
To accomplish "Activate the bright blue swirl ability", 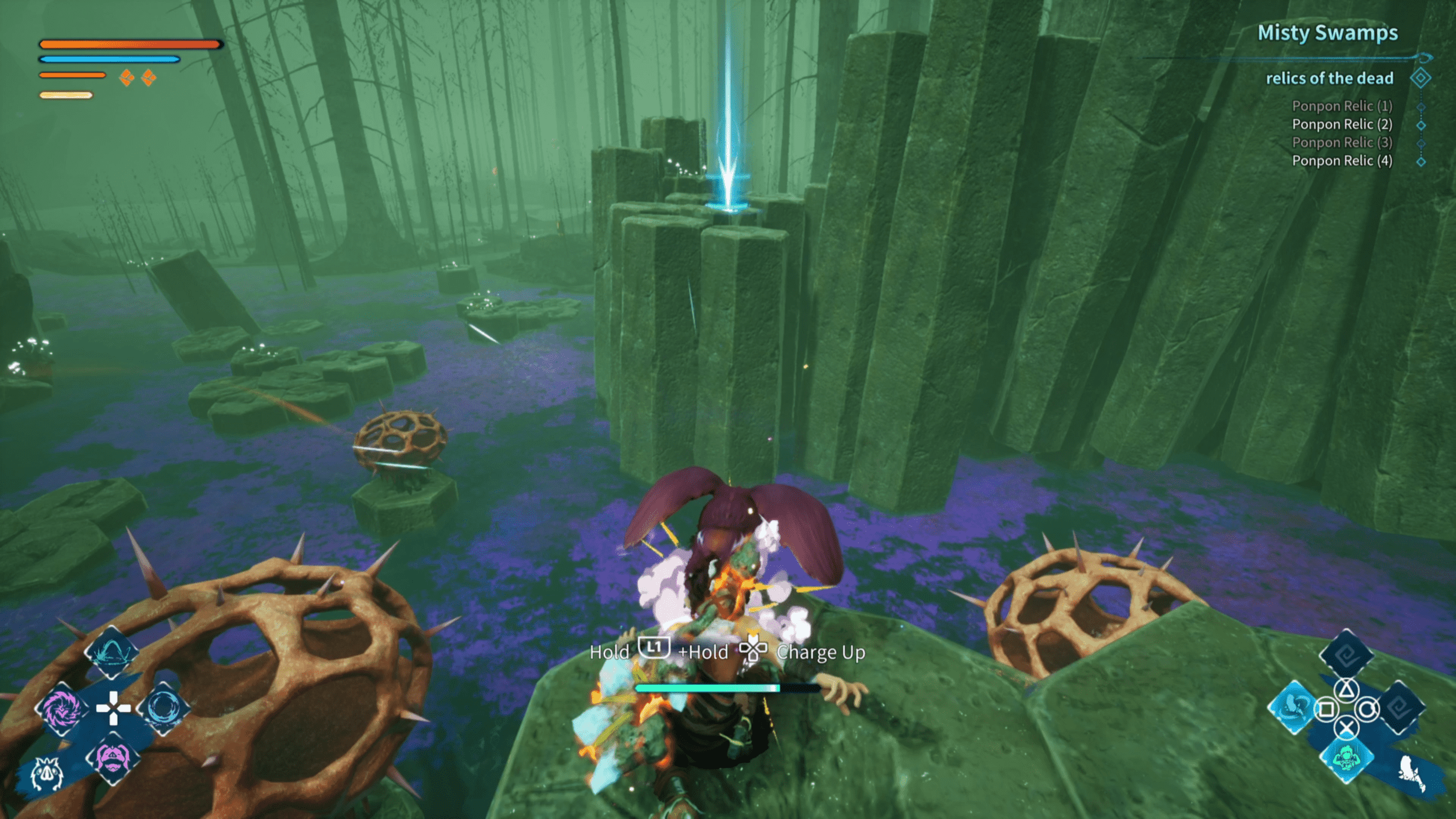I will [x=1293, y=707].
